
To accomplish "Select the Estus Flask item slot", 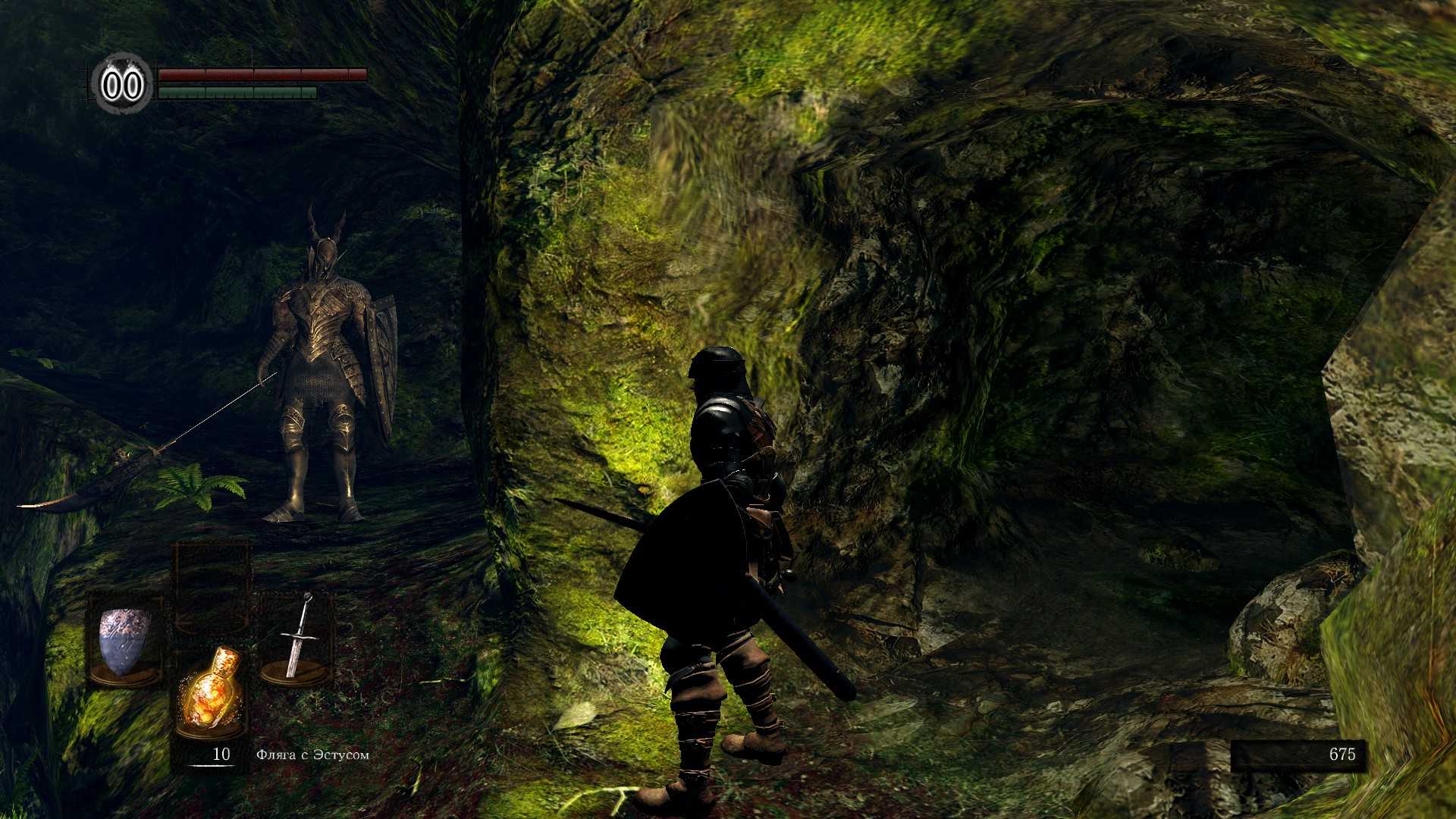I will [212, 692].
